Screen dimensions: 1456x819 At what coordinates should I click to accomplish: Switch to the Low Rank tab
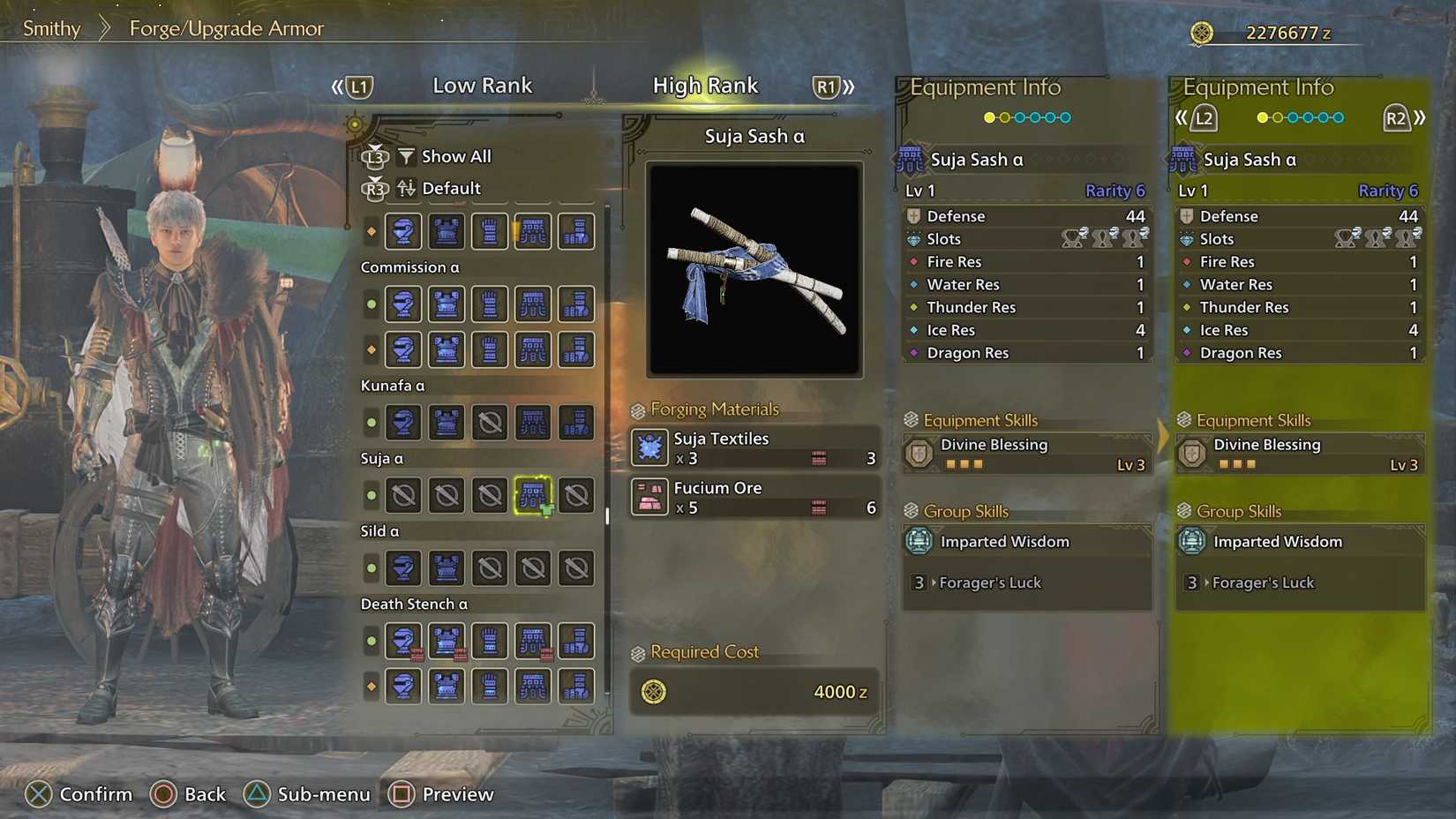(482, 85)
